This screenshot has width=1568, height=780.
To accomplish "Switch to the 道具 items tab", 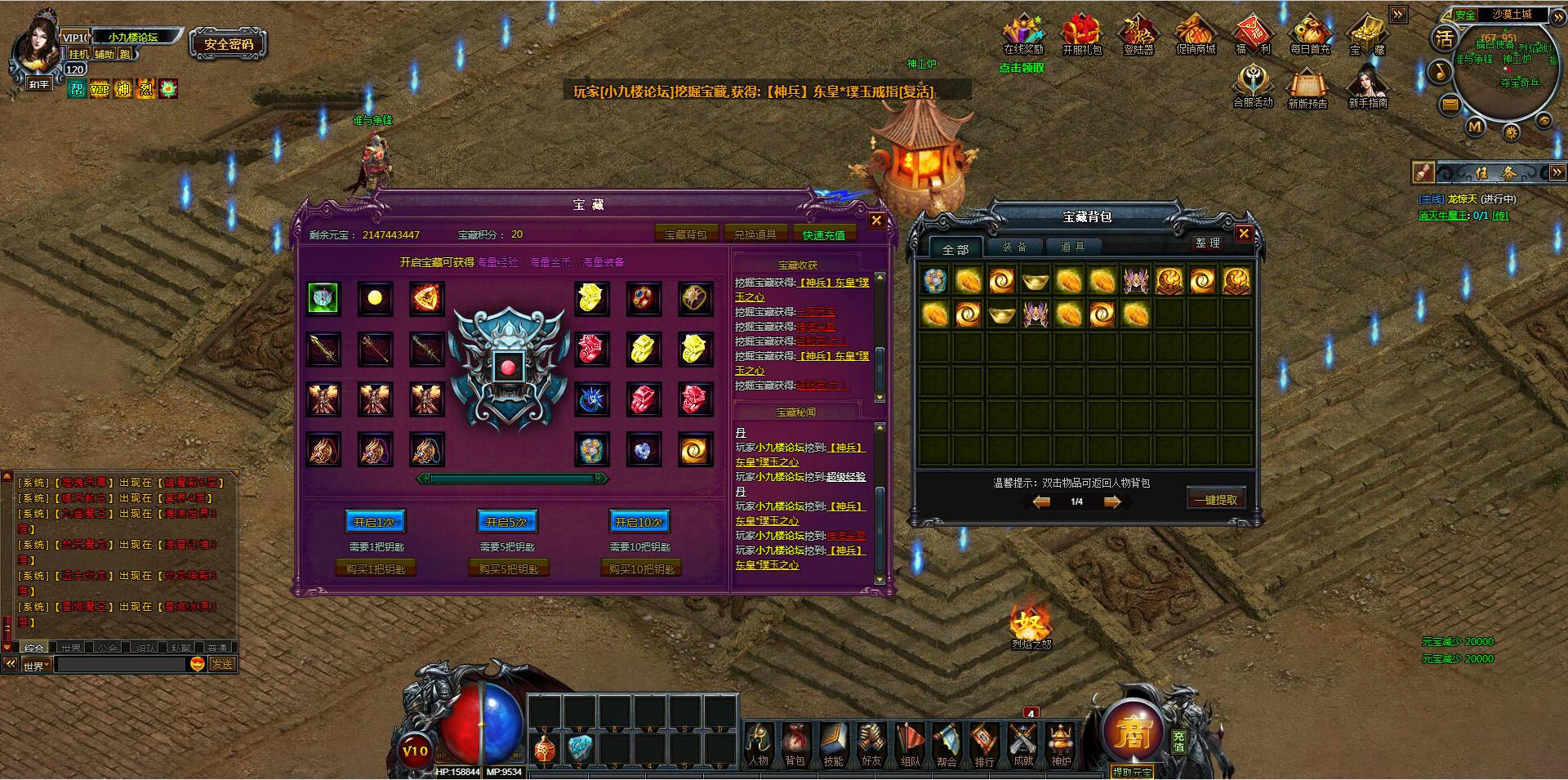I will coord(1072,247).
